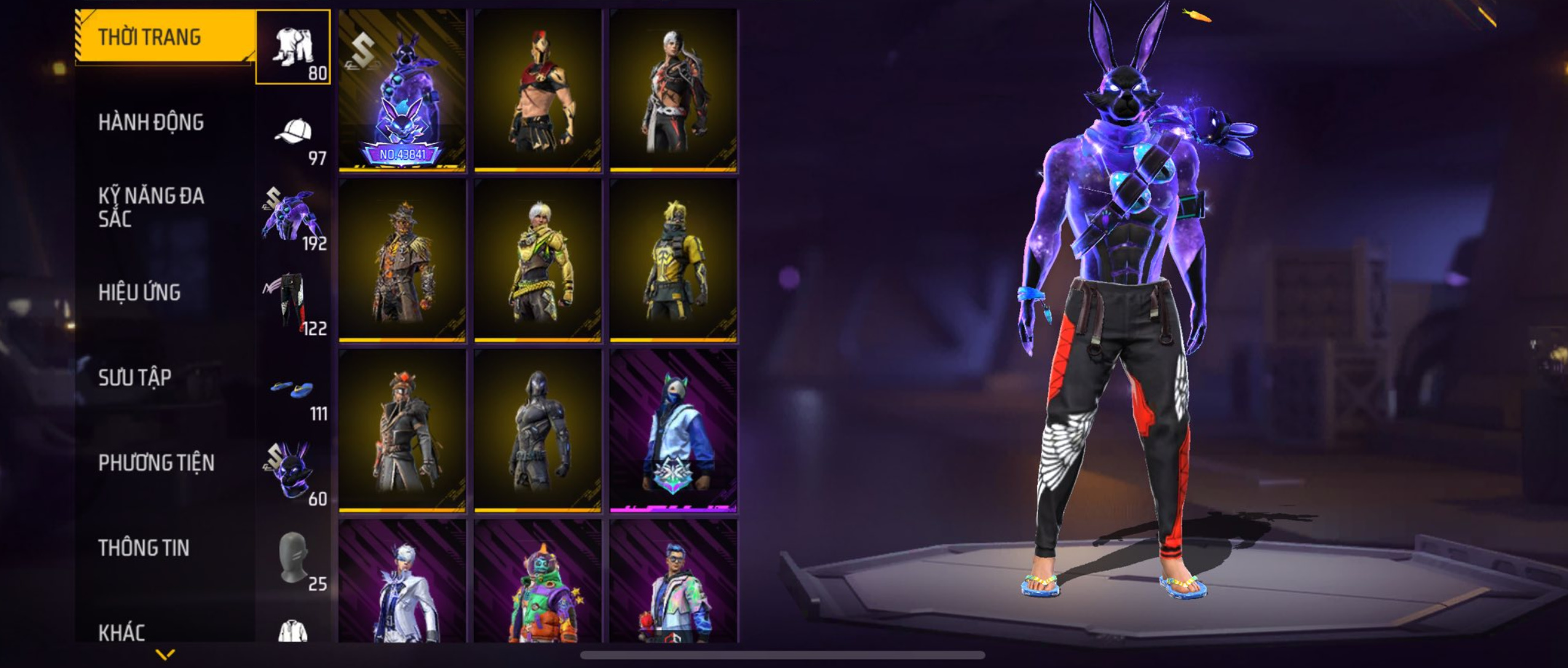Viewport: 1568px width, 668px height.
Task: Switch to KỸ NĂNG ĐA SẮC tab
Action: coord(151,207)
